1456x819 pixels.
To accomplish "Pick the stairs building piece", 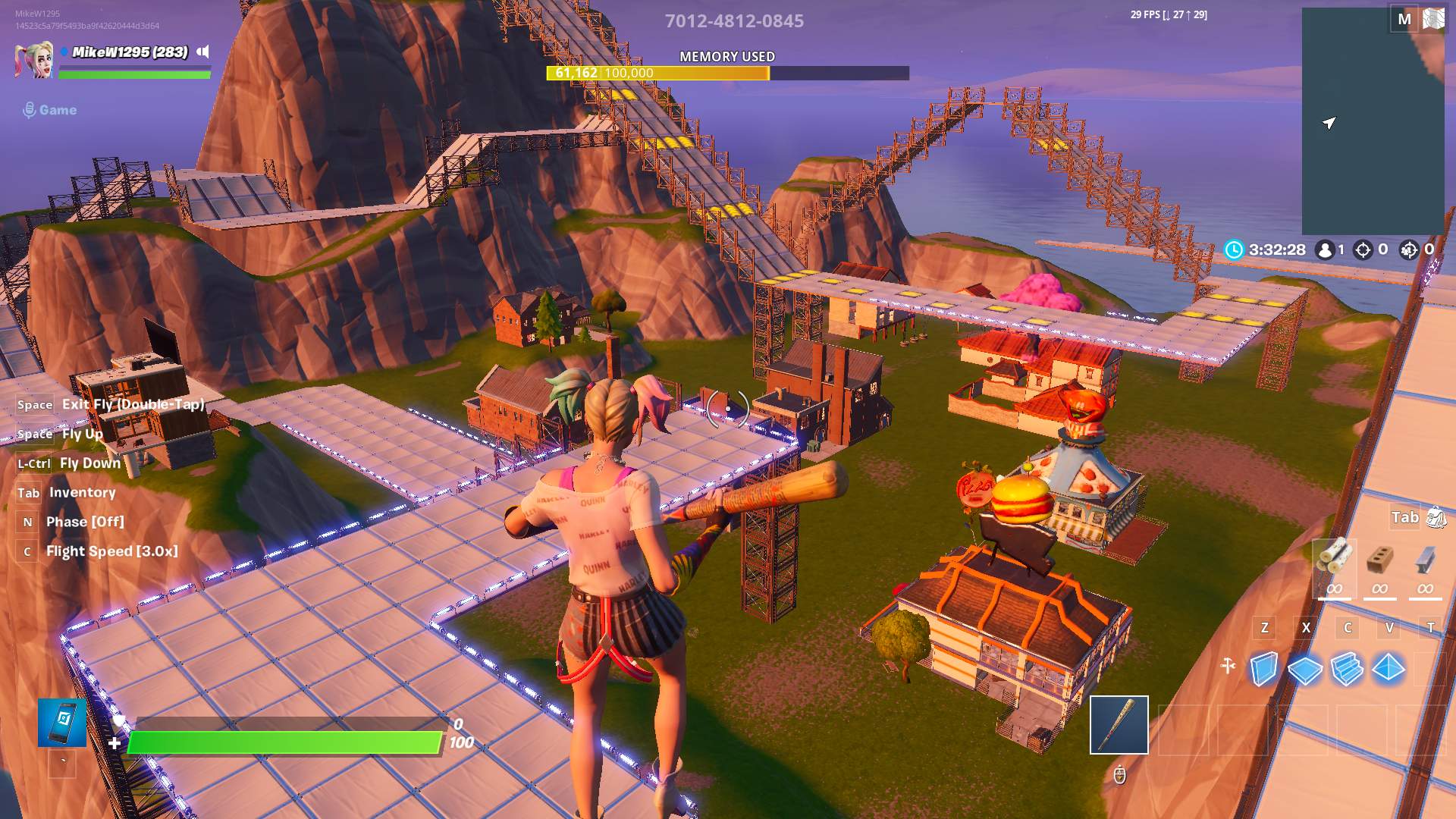I will click(x=1347, y=669).
